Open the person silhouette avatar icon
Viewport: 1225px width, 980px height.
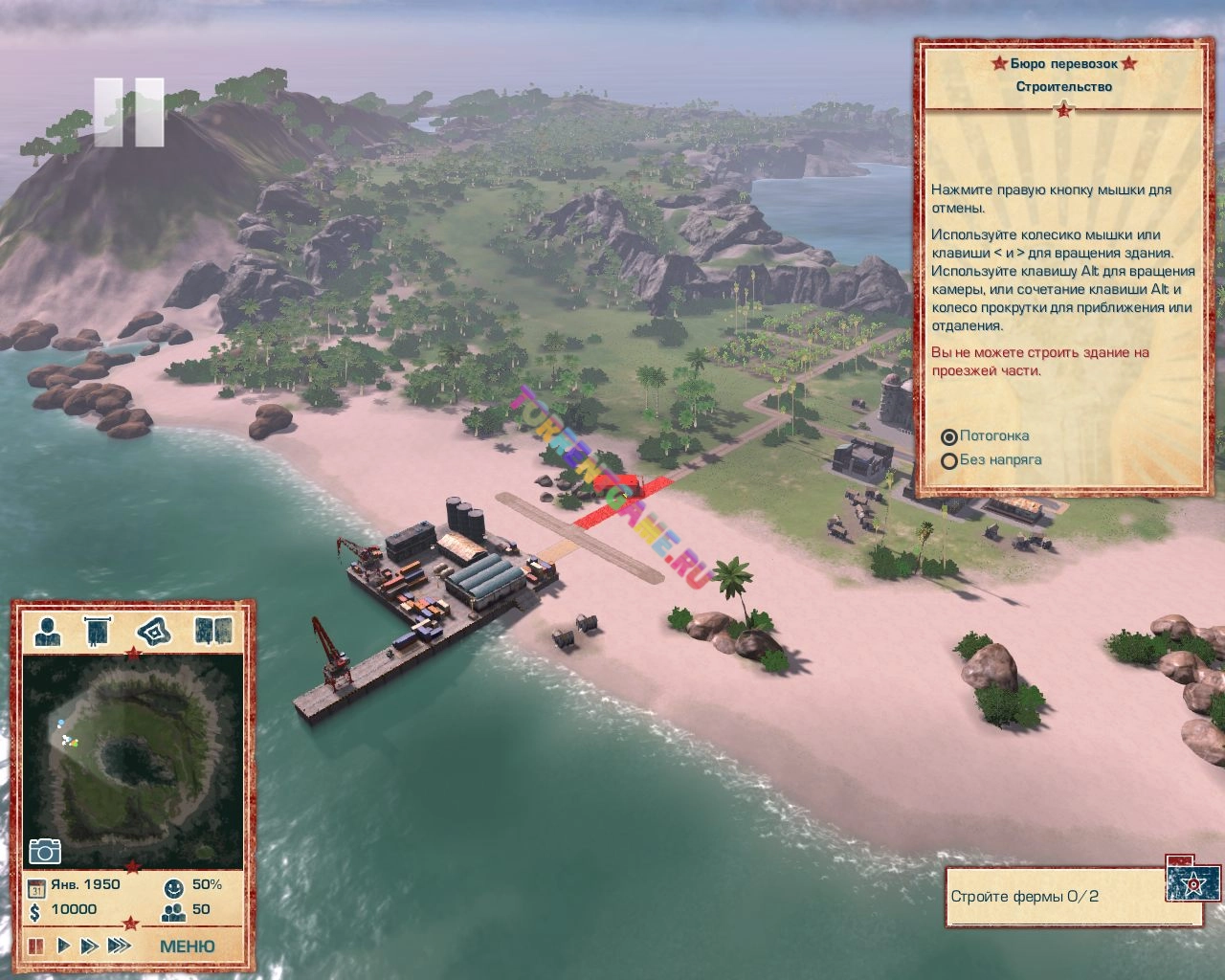(x=48, y=631)
